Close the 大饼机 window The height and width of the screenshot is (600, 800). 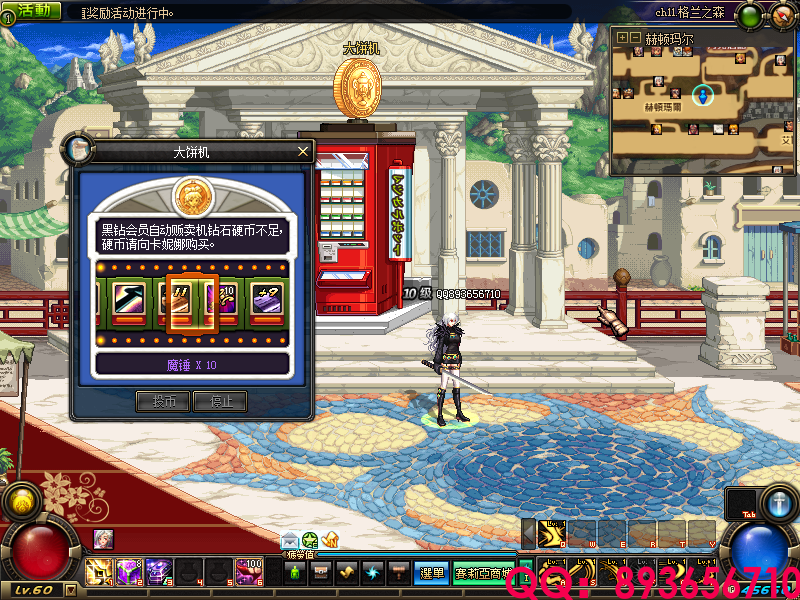[x=304, y=152]
